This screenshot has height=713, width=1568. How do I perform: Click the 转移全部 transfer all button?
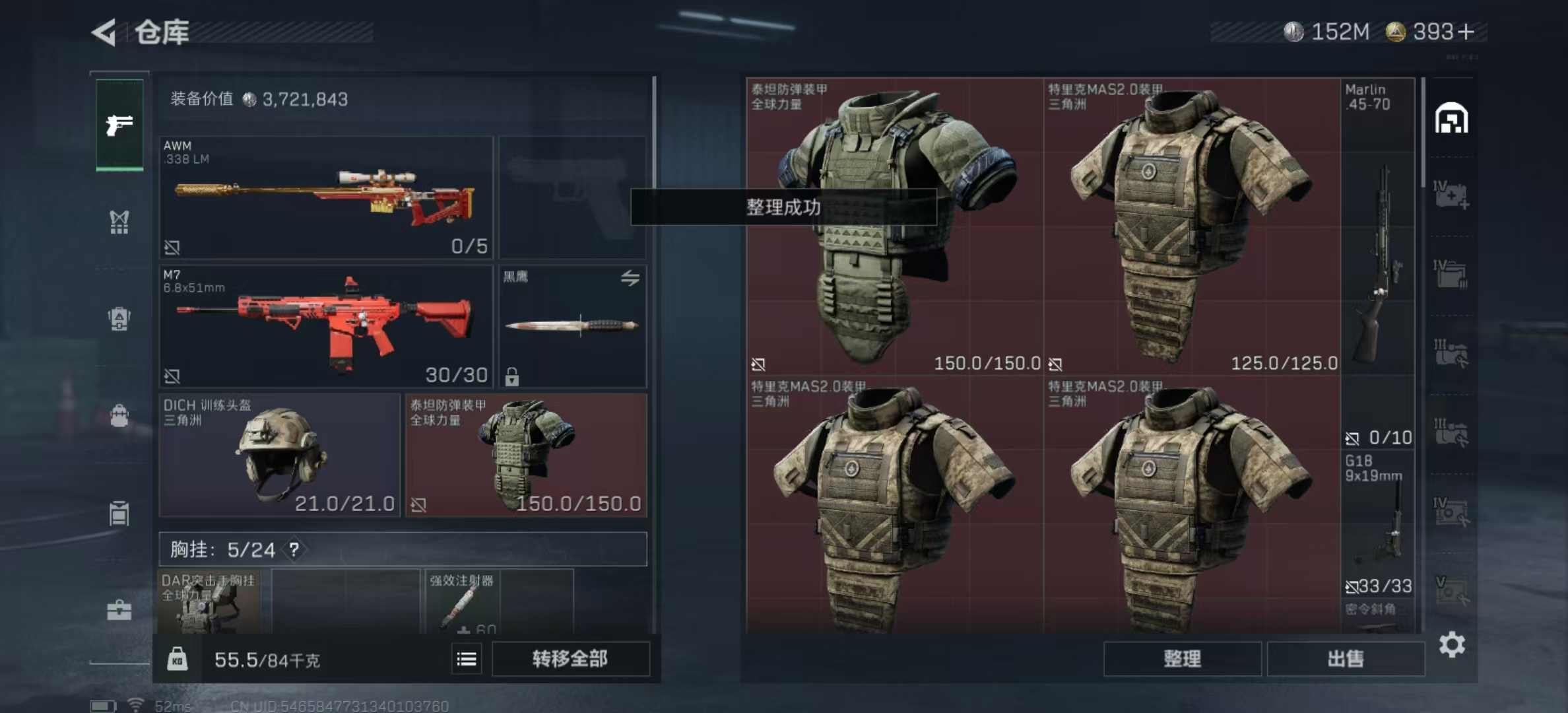[570, 659]
